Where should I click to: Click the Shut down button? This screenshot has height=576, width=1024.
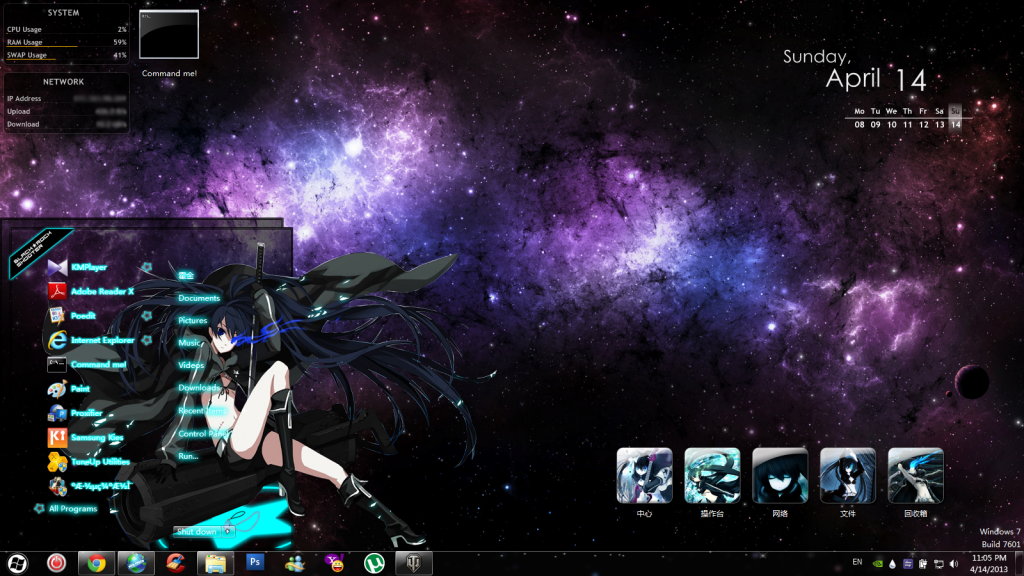click(x=195, y=531)
